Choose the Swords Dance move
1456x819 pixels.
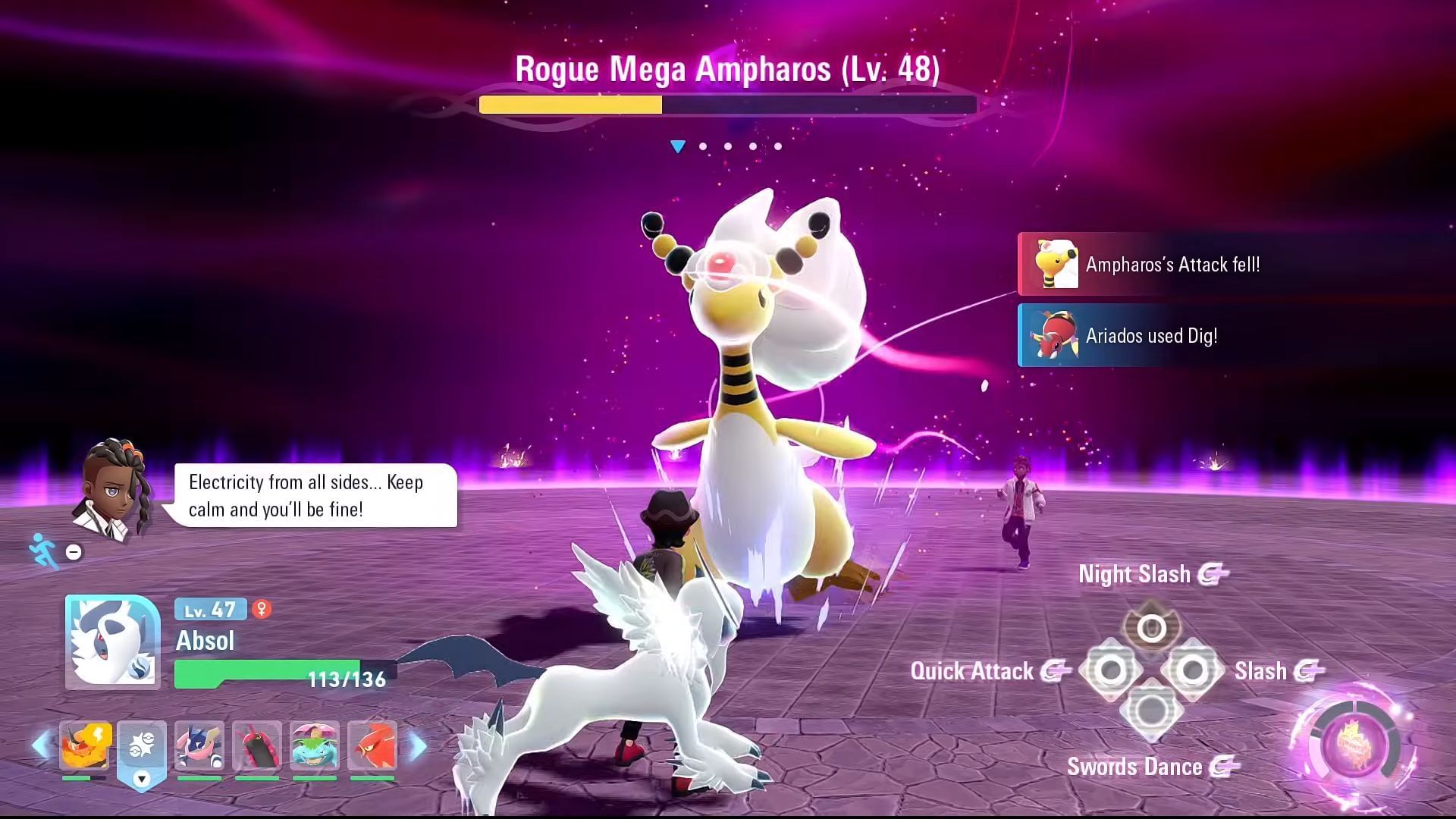(1151, 711)
